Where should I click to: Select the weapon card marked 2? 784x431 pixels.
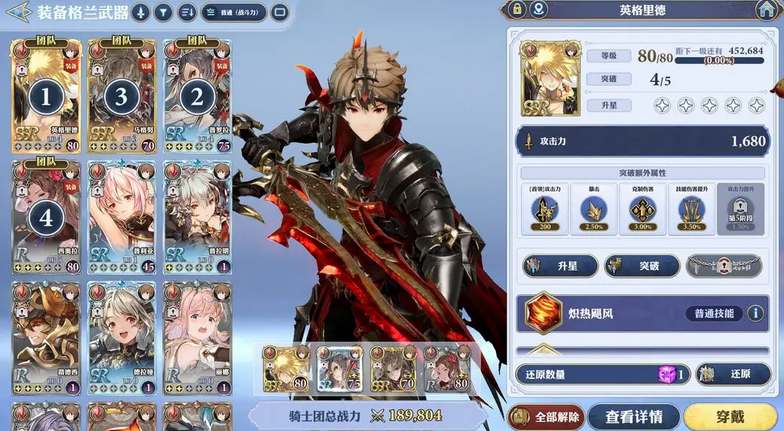pyautogui.click(x=197, y=96)
